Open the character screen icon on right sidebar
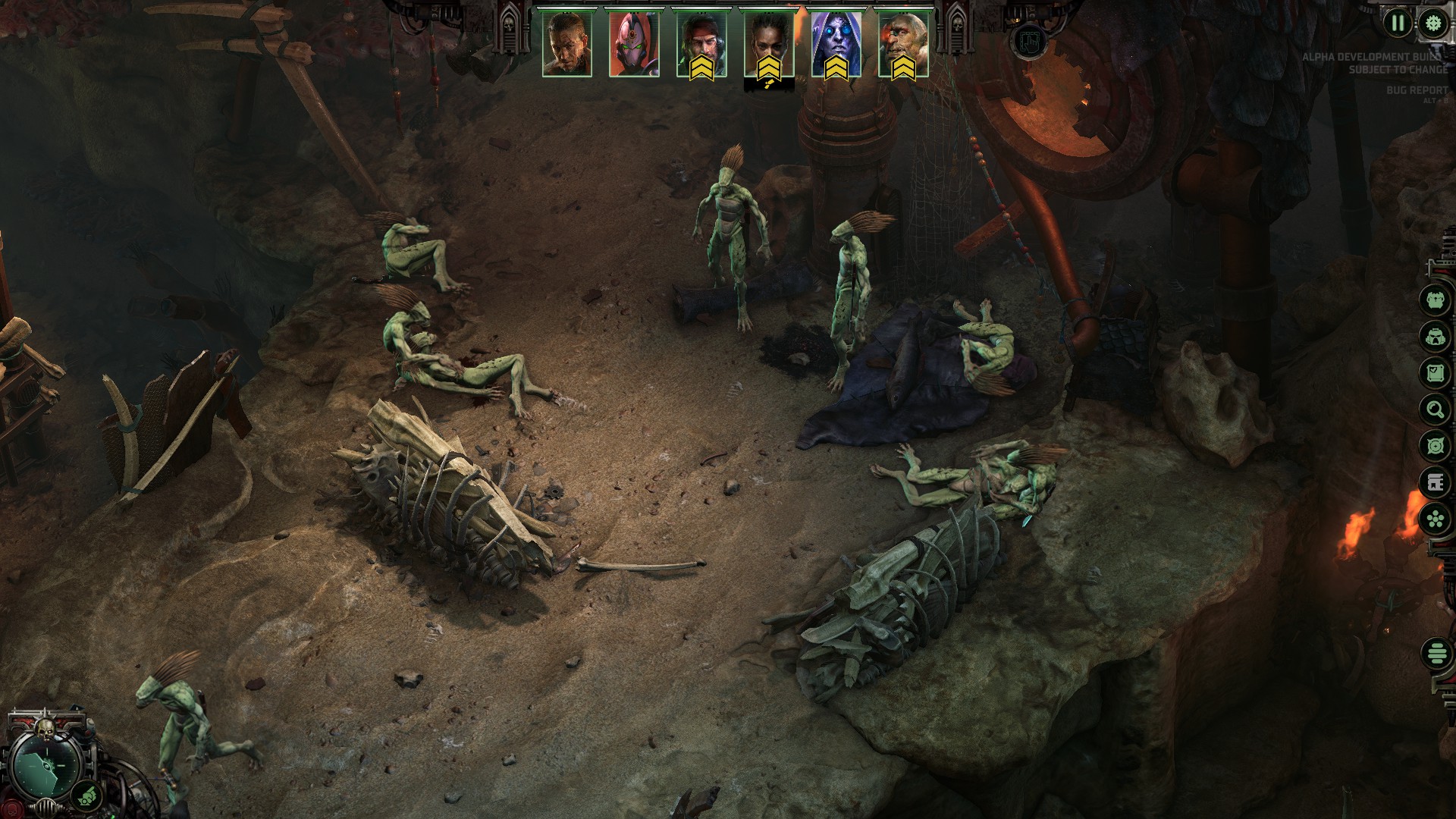This screenshot has height=819, width=1456. coord(1434,301)
